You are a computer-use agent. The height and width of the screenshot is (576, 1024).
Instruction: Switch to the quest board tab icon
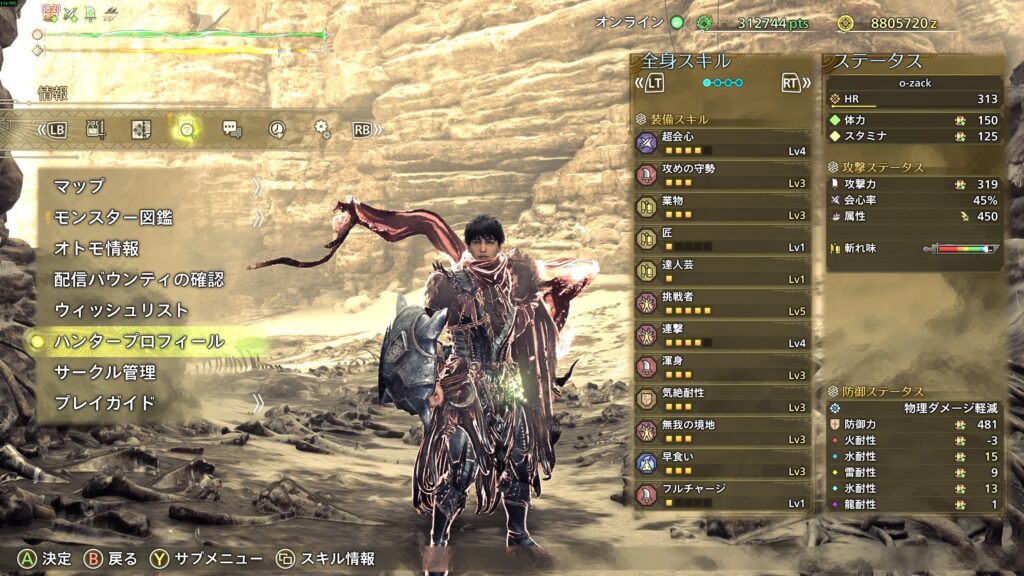click(141, 129)
